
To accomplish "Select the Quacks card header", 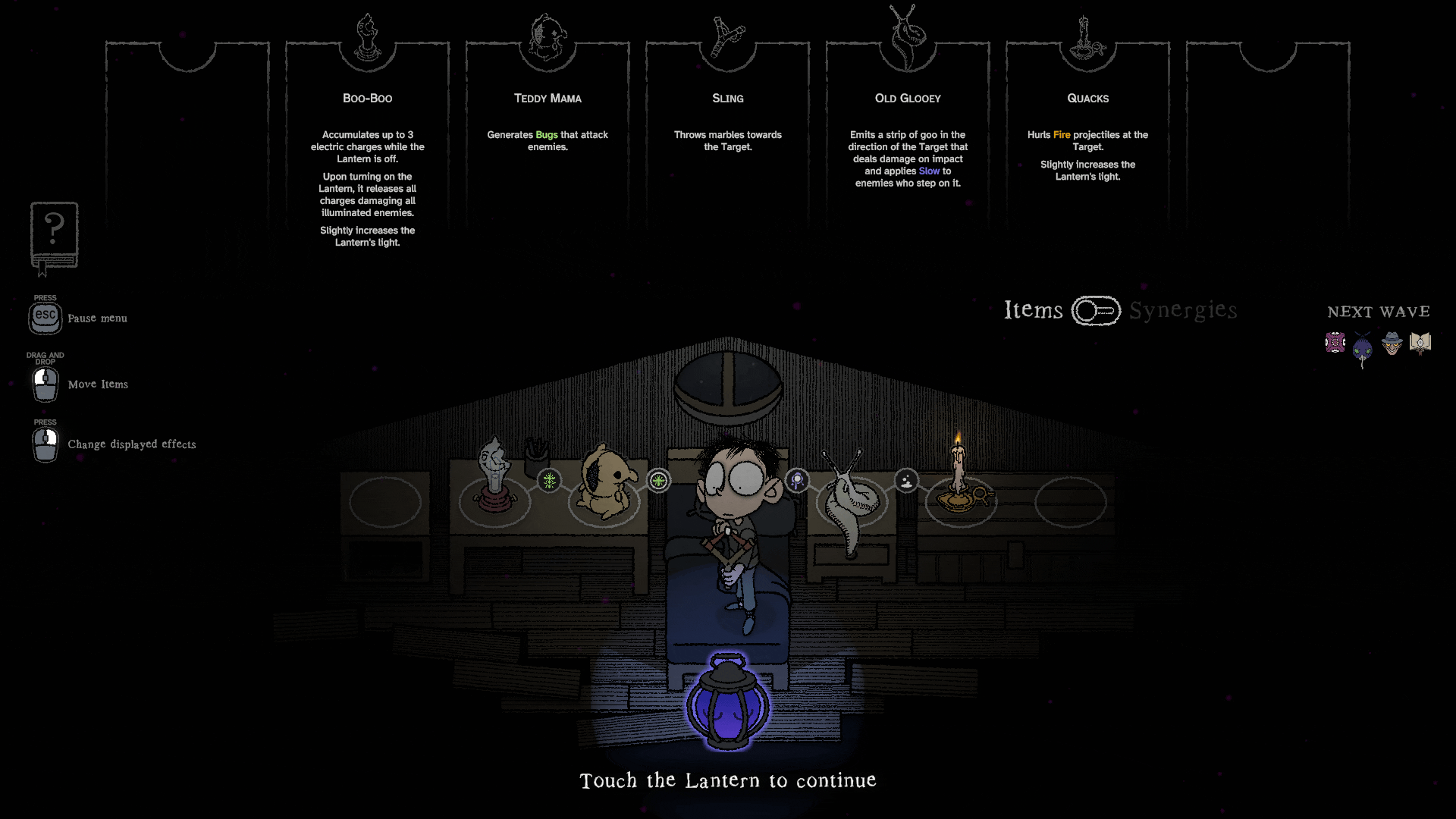I will click(1087, 99).
